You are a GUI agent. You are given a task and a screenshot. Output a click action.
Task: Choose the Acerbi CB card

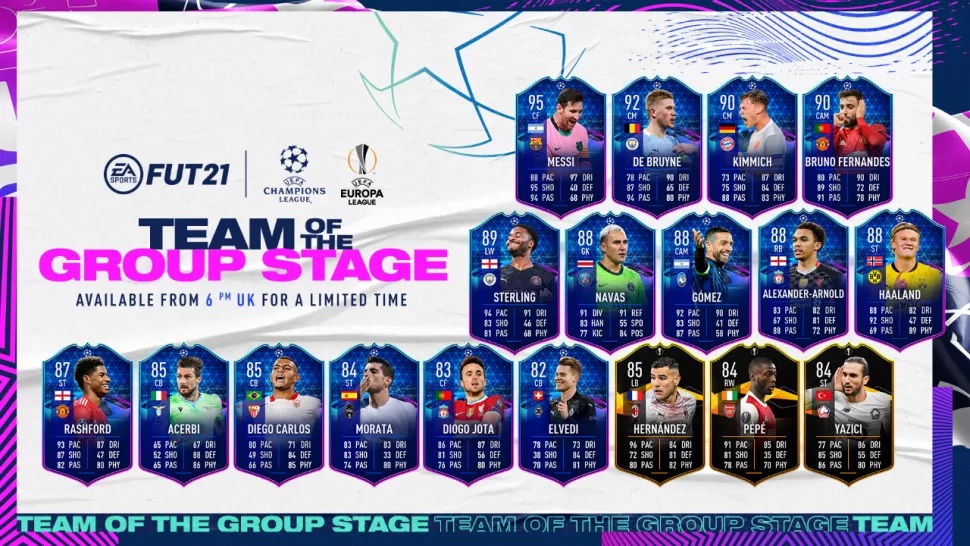[x=184, y=412]
